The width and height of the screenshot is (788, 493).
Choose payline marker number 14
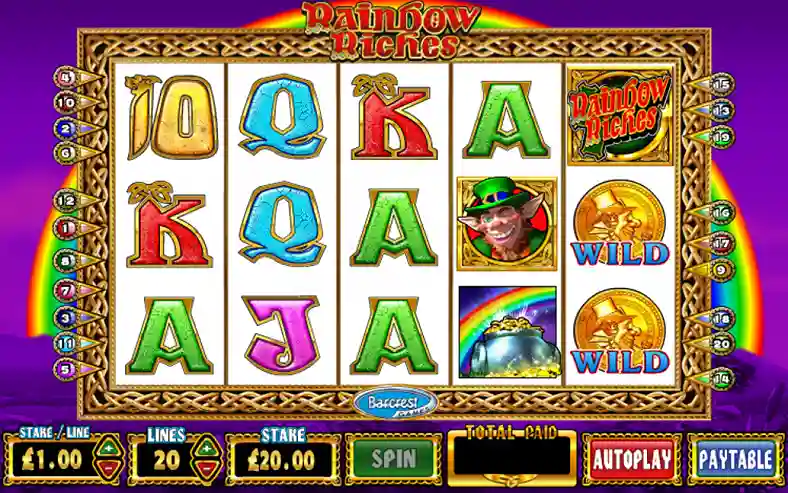coord(723,378)
